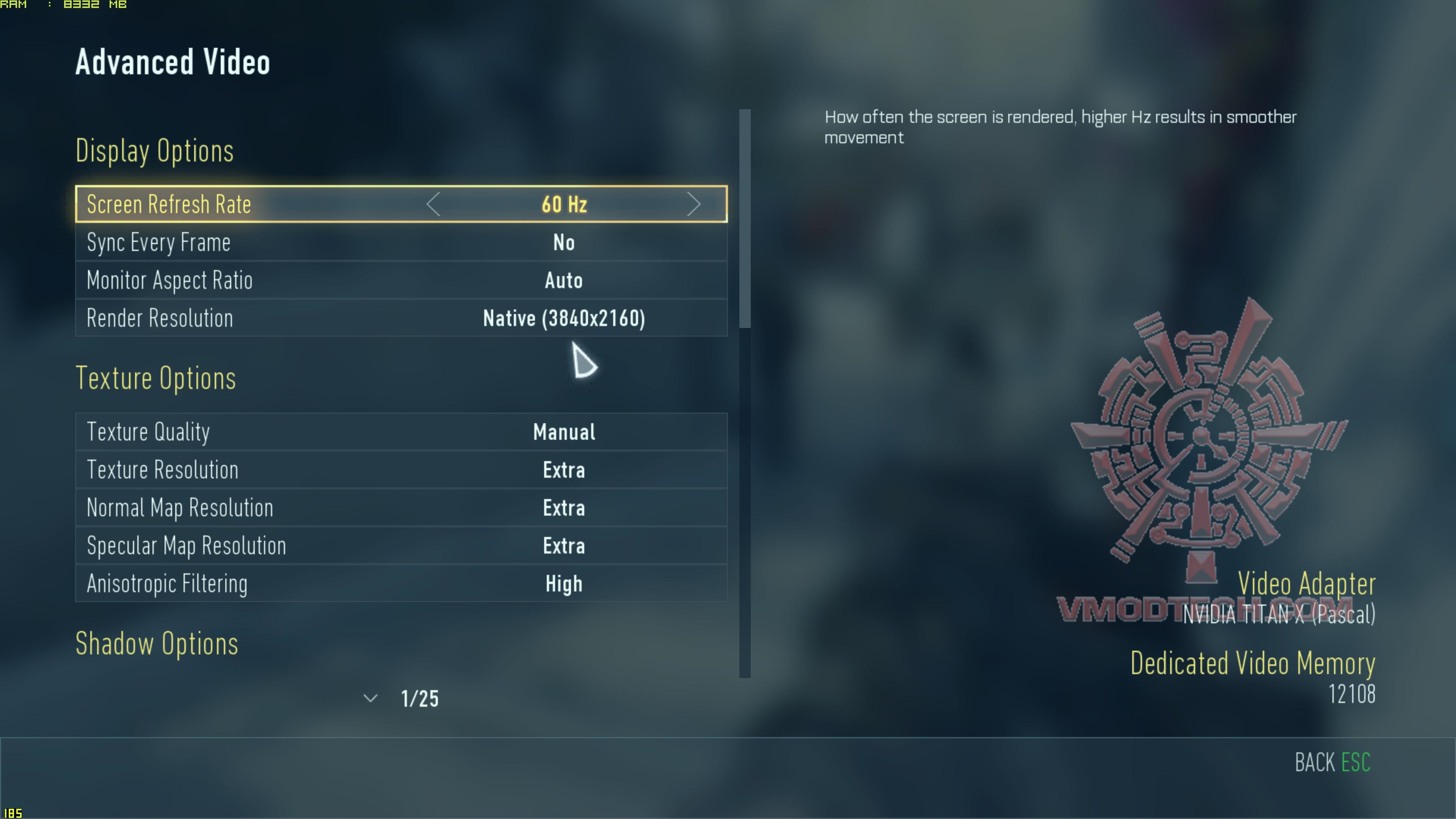Go back with the BACK button

click(1332, 763)
